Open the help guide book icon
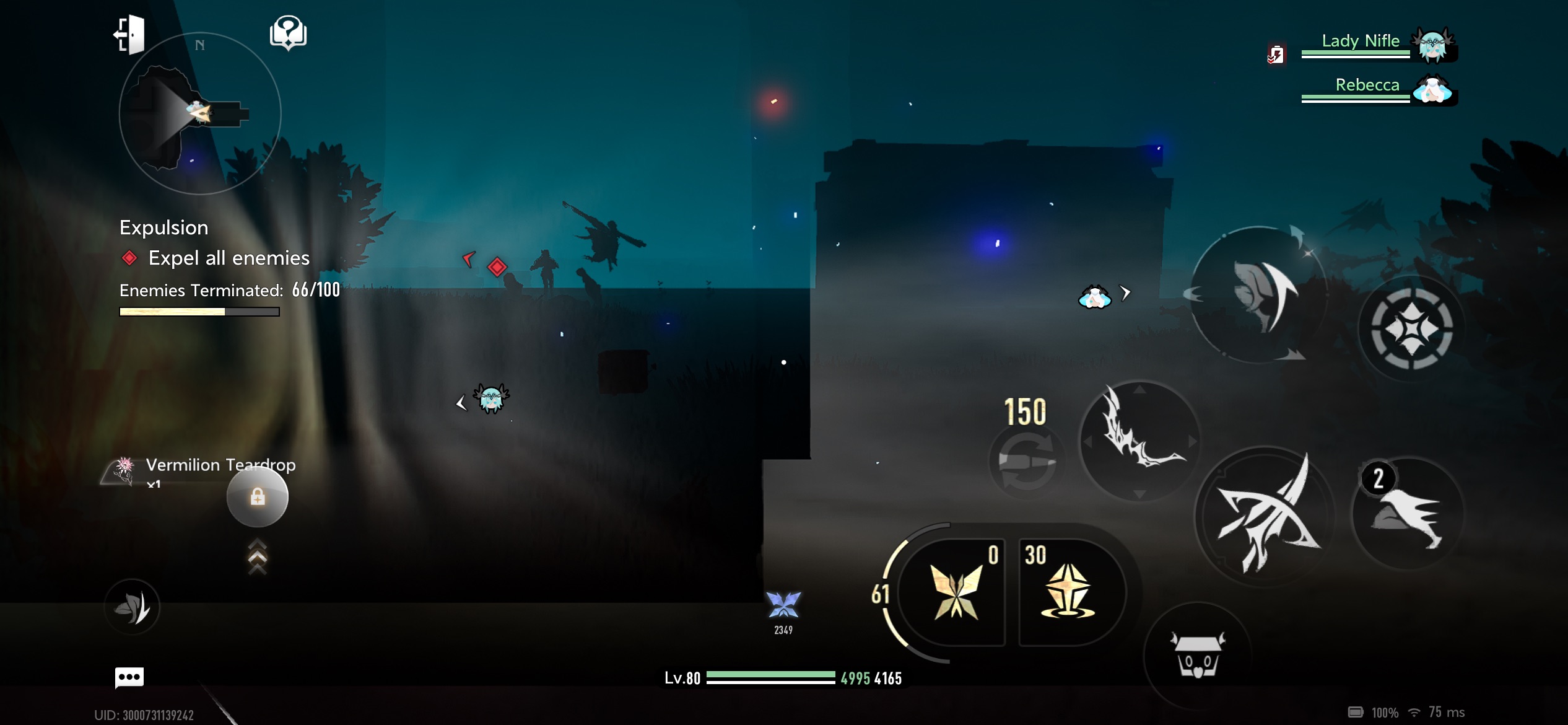The height and width of the screenshot is (725, 1568). 288,32
